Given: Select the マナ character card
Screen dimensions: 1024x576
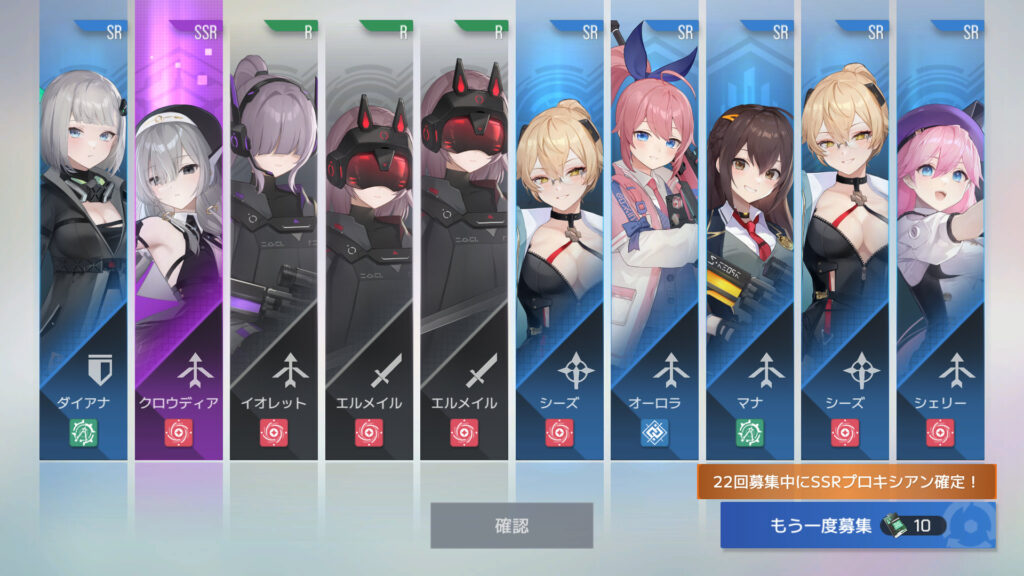Looking at the screenshot, I should (x=750, y=240).
